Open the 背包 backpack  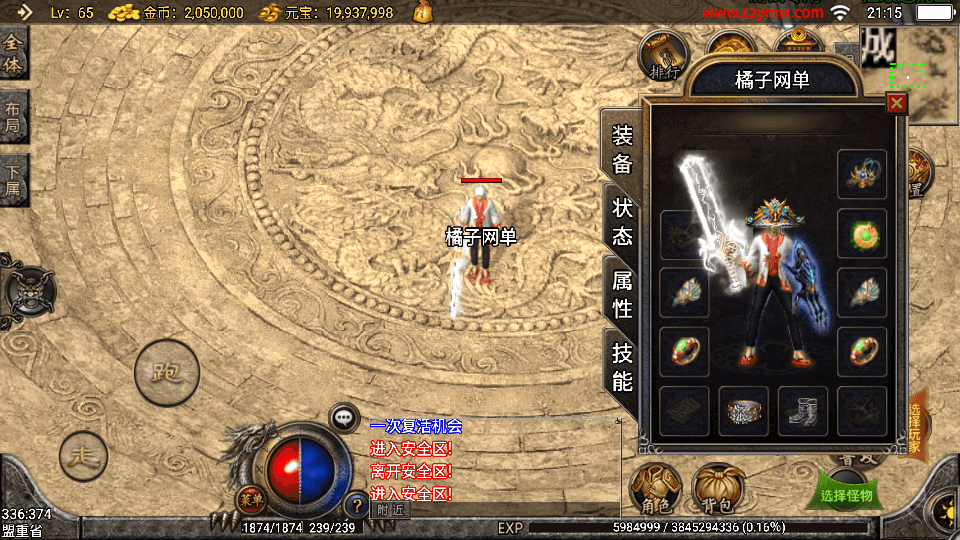click(716, 488)
